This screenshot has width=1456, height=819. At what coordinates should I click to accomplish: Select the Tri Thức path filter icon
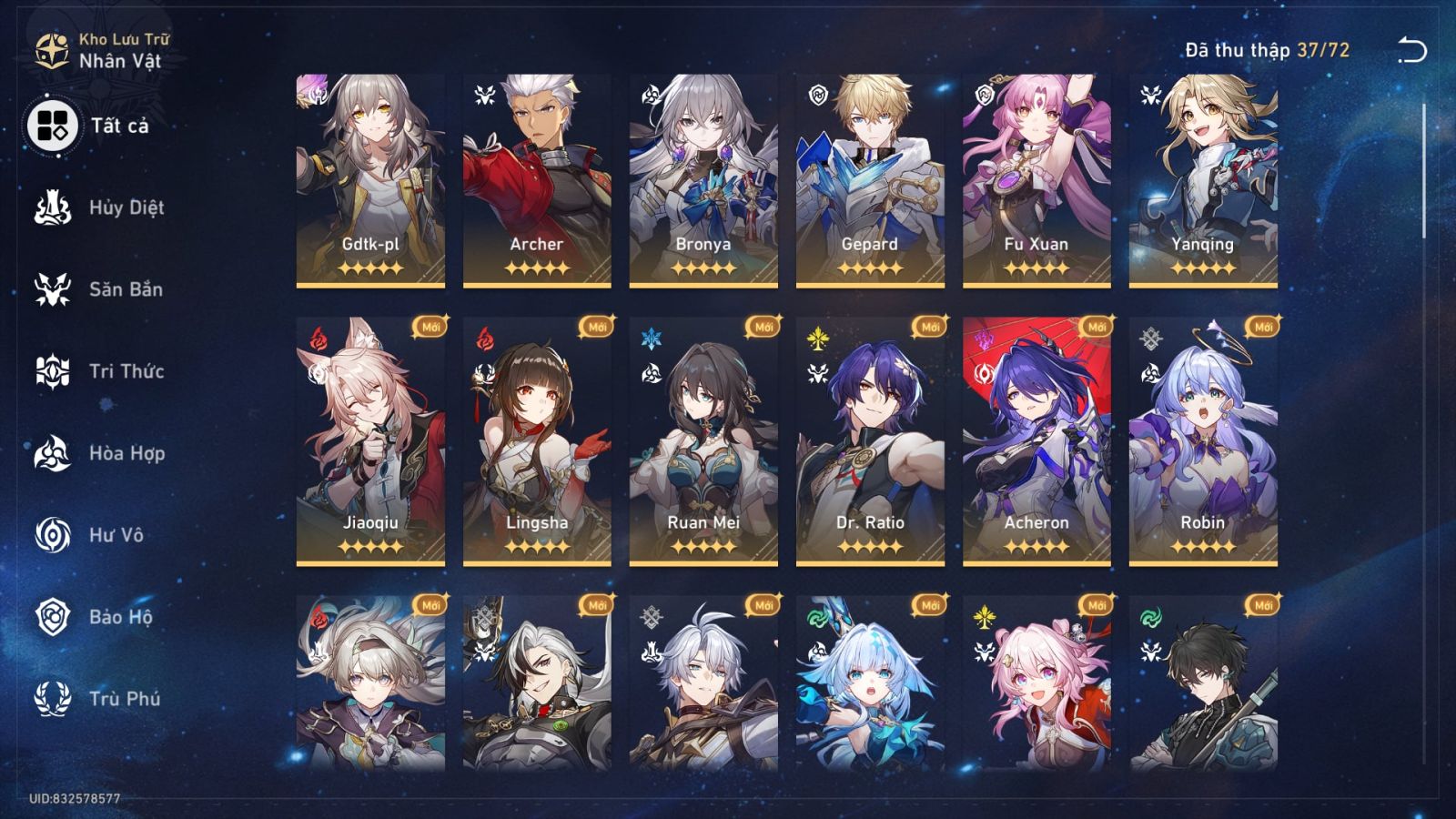point(51,371)
